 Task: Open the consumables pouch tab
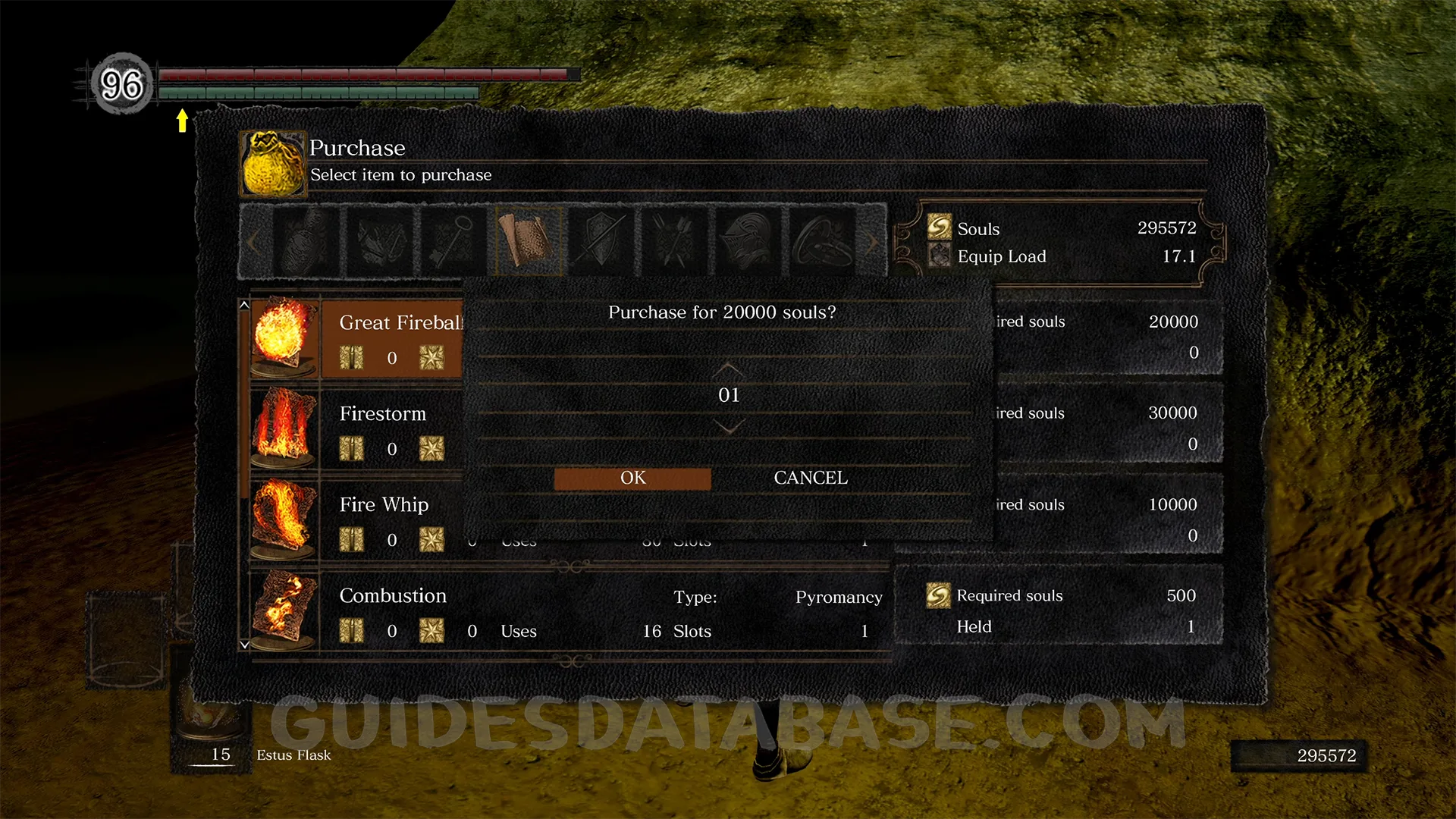pyautogui.click(x=305, y=241)
